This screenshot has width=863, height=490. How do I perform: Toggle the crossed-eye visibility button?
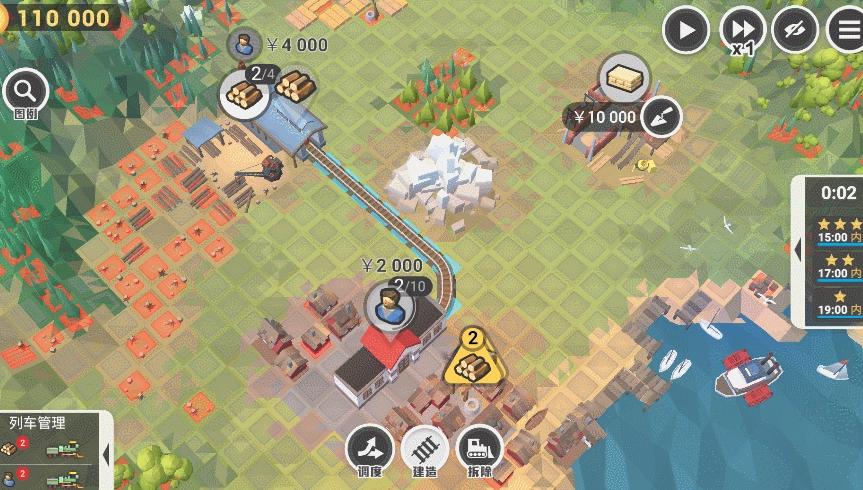[795, 31]
